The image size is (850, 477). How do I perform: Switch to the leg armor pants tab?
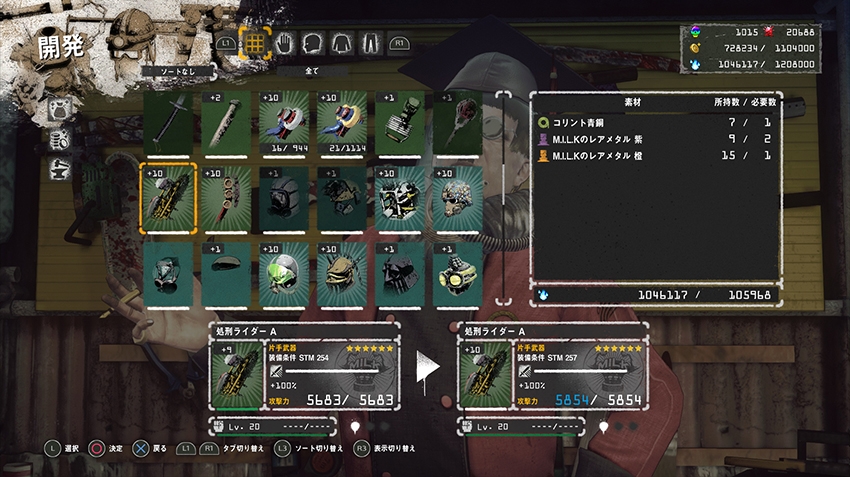pos(370,44)
